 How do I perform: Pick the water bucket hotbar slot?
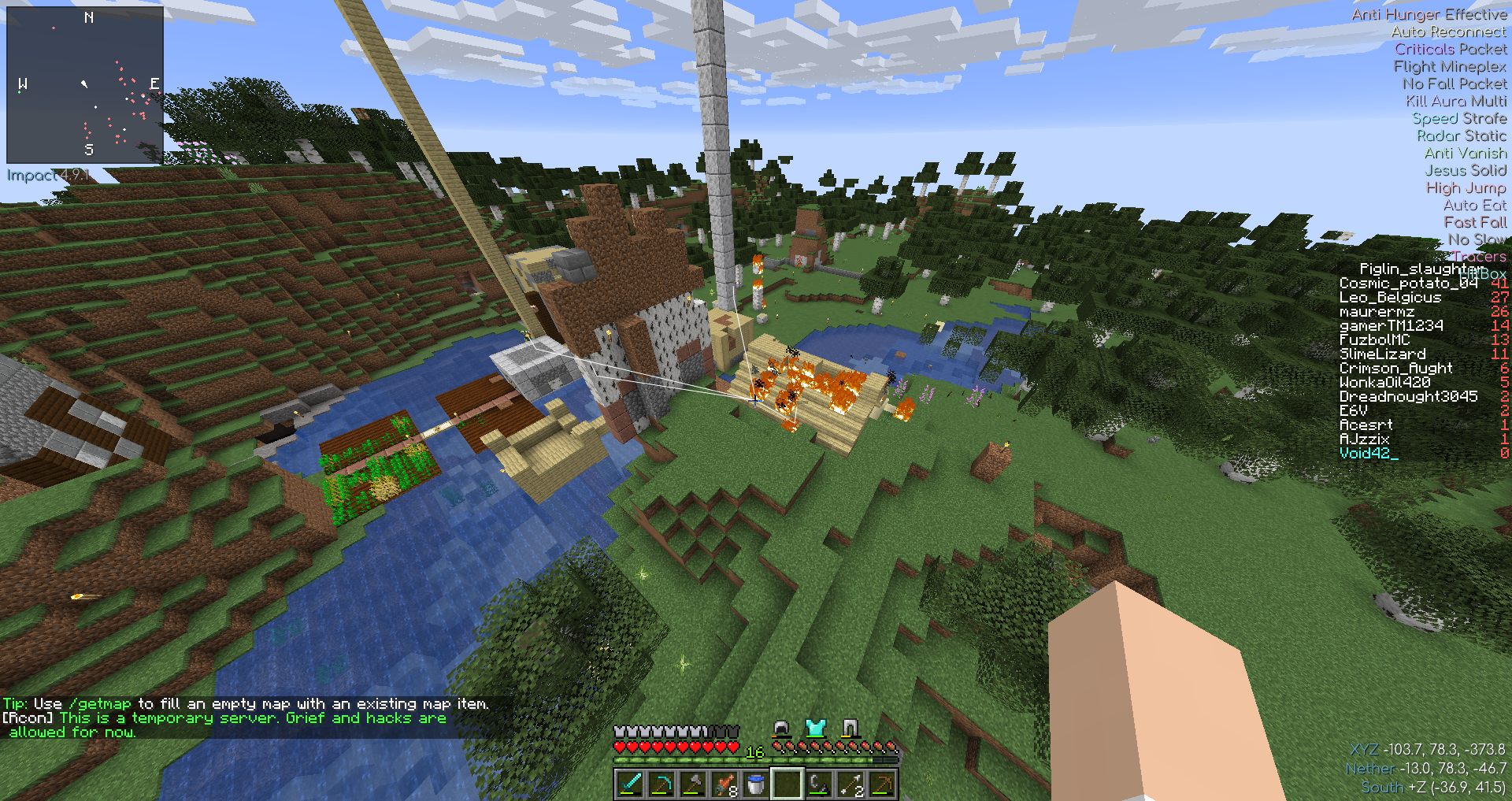coord(756,784)
